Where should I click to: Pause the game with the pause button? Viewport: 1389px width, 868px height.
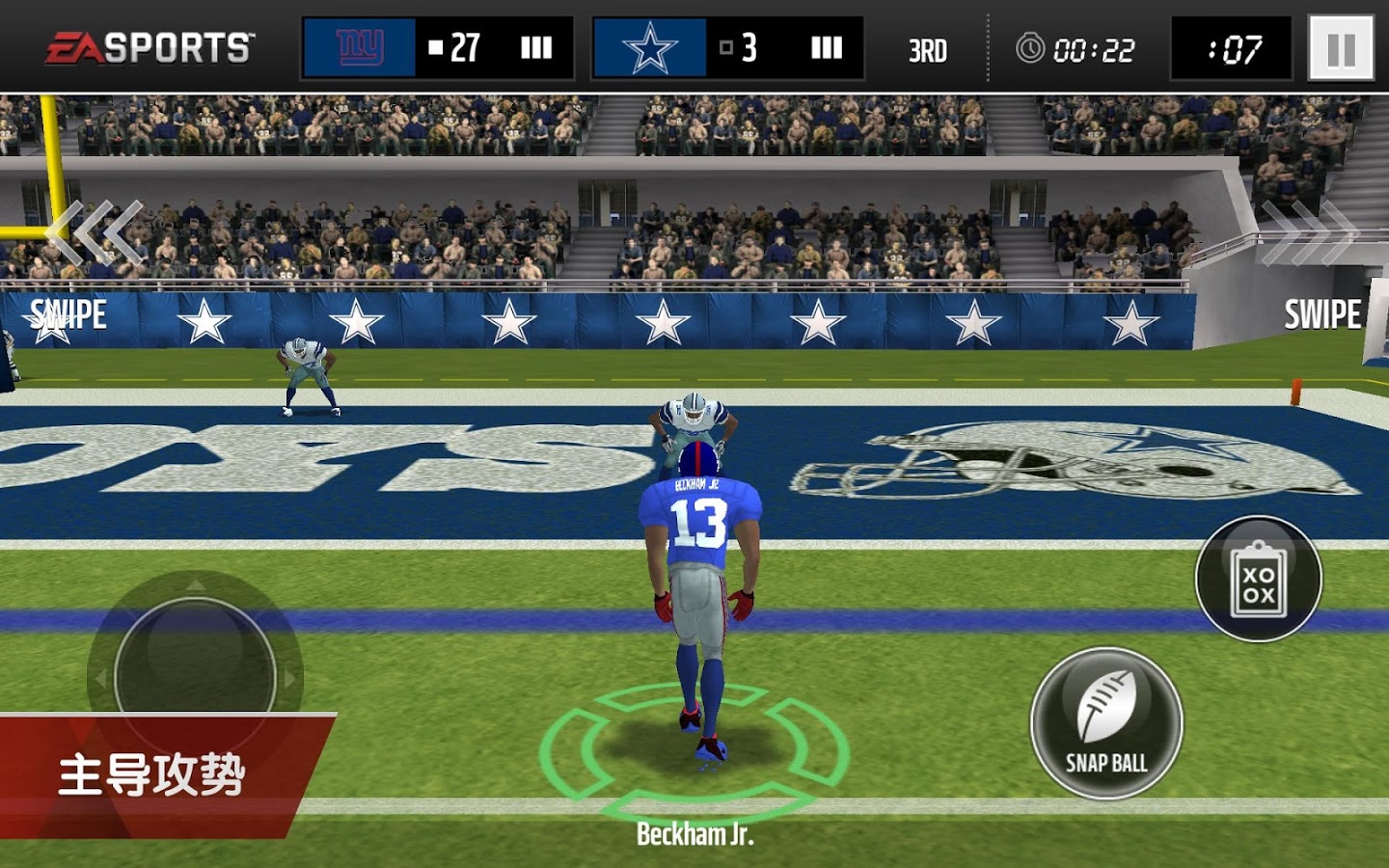[x=1341, y=48]
